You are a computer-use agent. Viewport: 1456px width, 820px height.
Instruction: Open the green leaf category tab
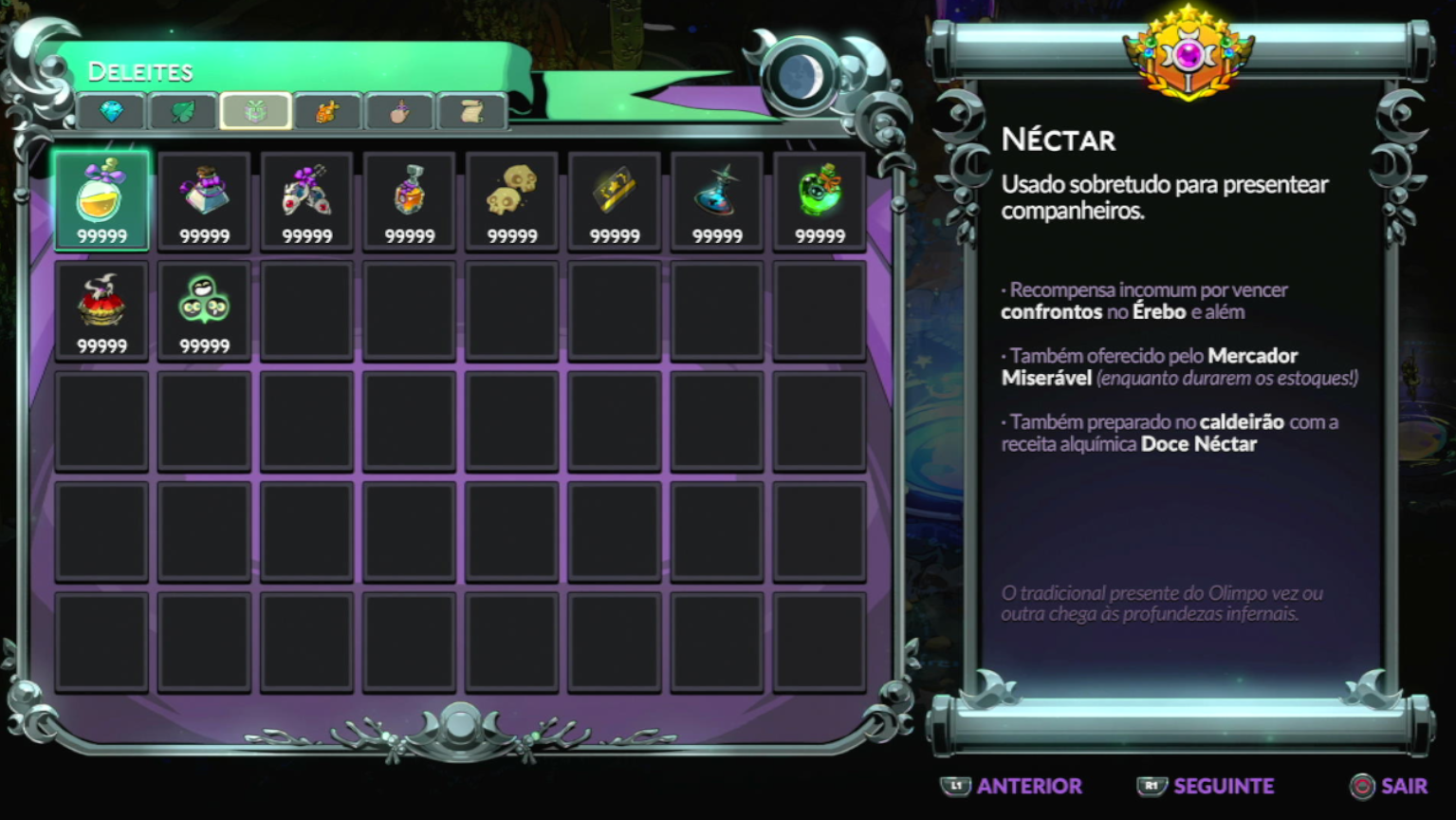183,112
